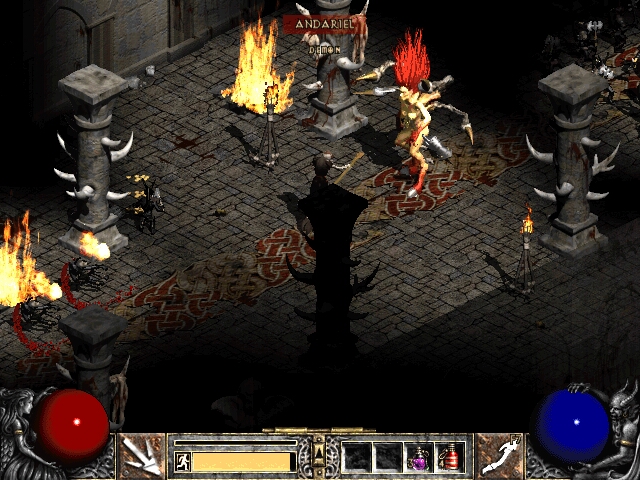Use the red healing potion in belt
The image size is (640, 480).
click(x=449, y=457)
